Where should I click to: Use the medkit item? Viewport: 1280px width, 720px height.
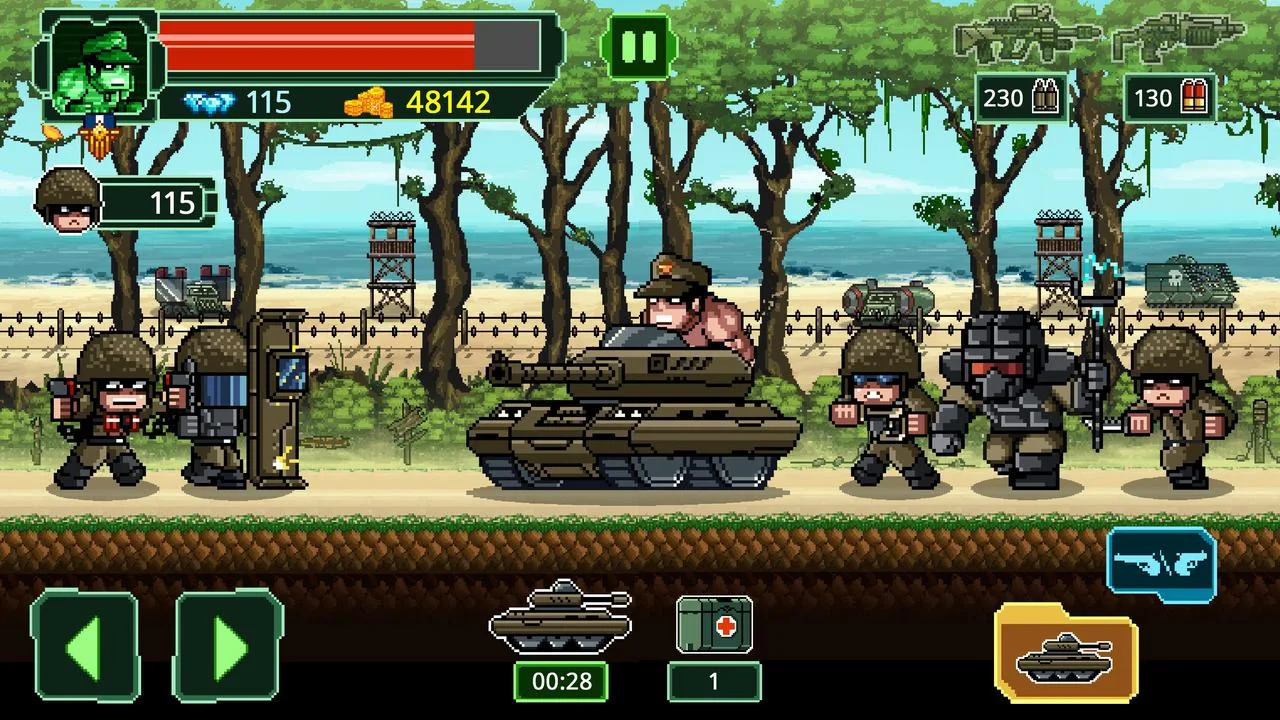click(714, 625)
